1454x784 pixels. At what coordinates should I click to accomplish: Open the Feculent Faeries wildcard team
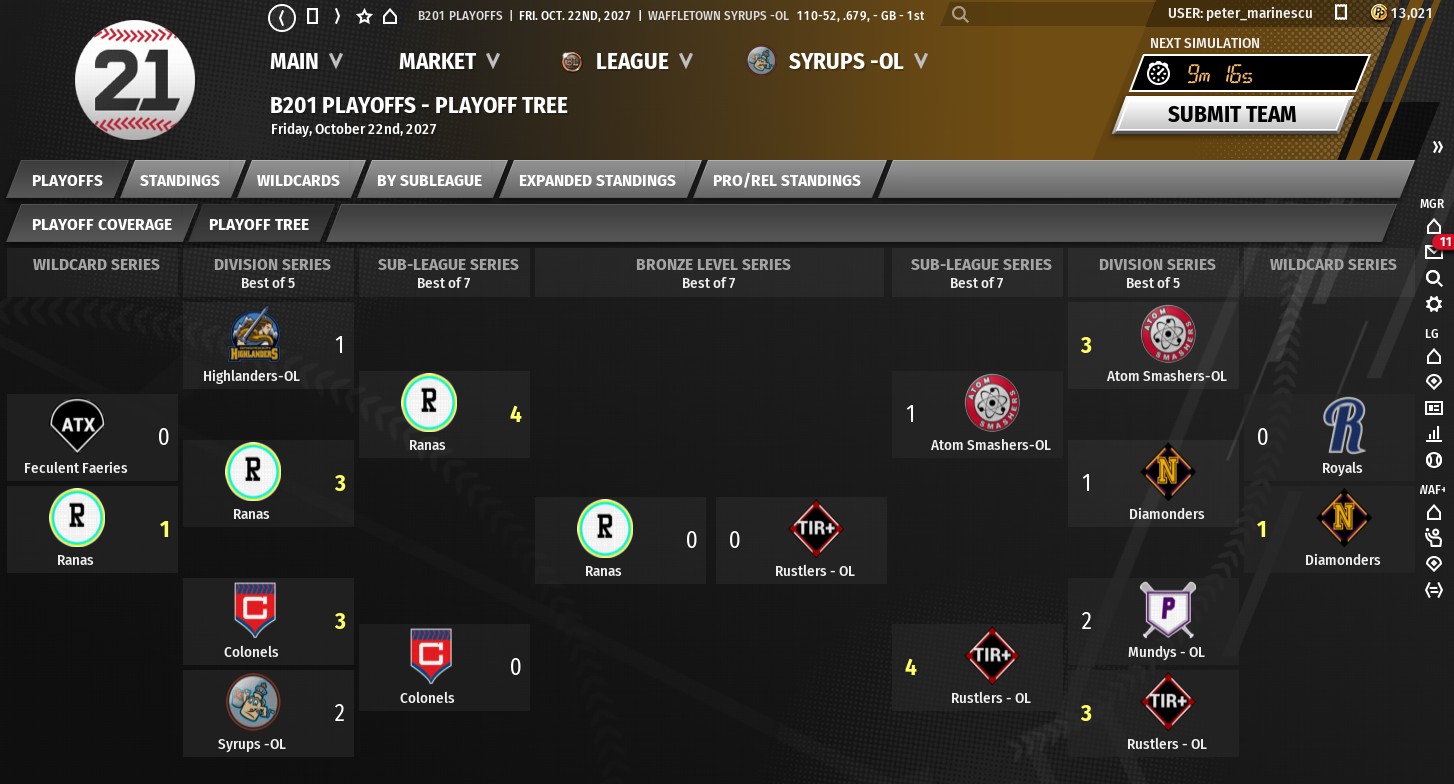pyautogui.click(x=77, y=437)
